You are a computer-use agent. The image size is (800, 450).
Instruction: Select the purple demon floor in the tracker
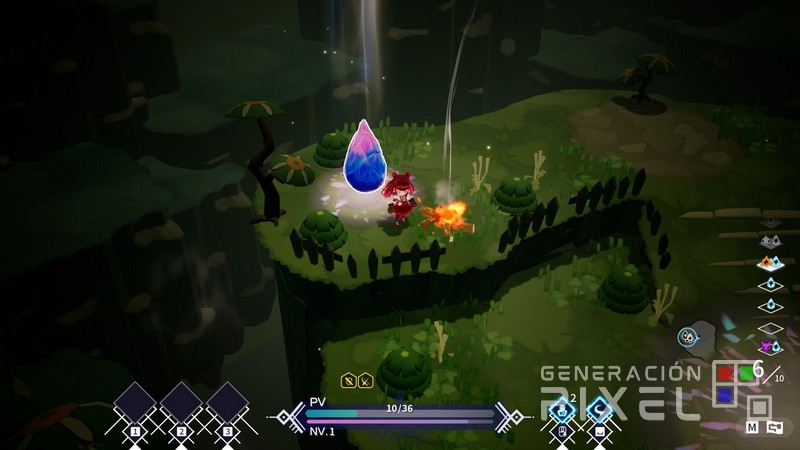[769, 346]
